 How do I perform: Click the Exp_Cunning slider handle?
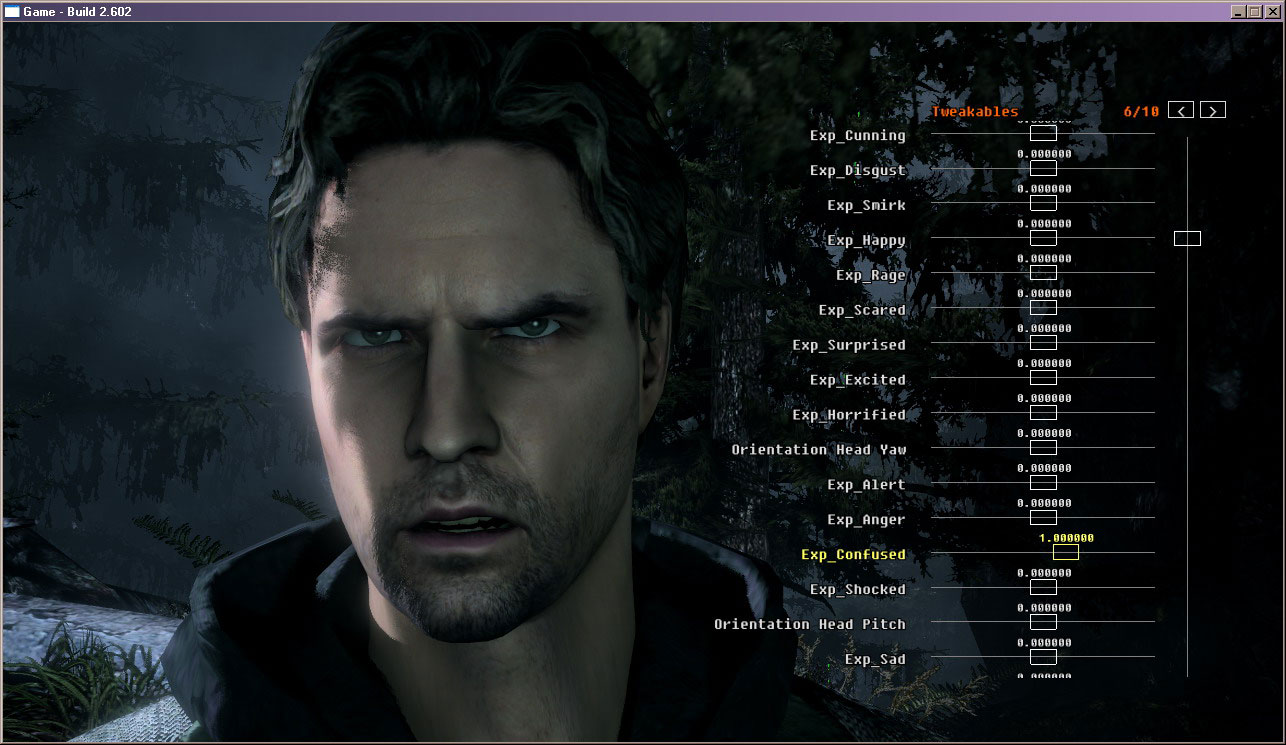click(1043, 133)
